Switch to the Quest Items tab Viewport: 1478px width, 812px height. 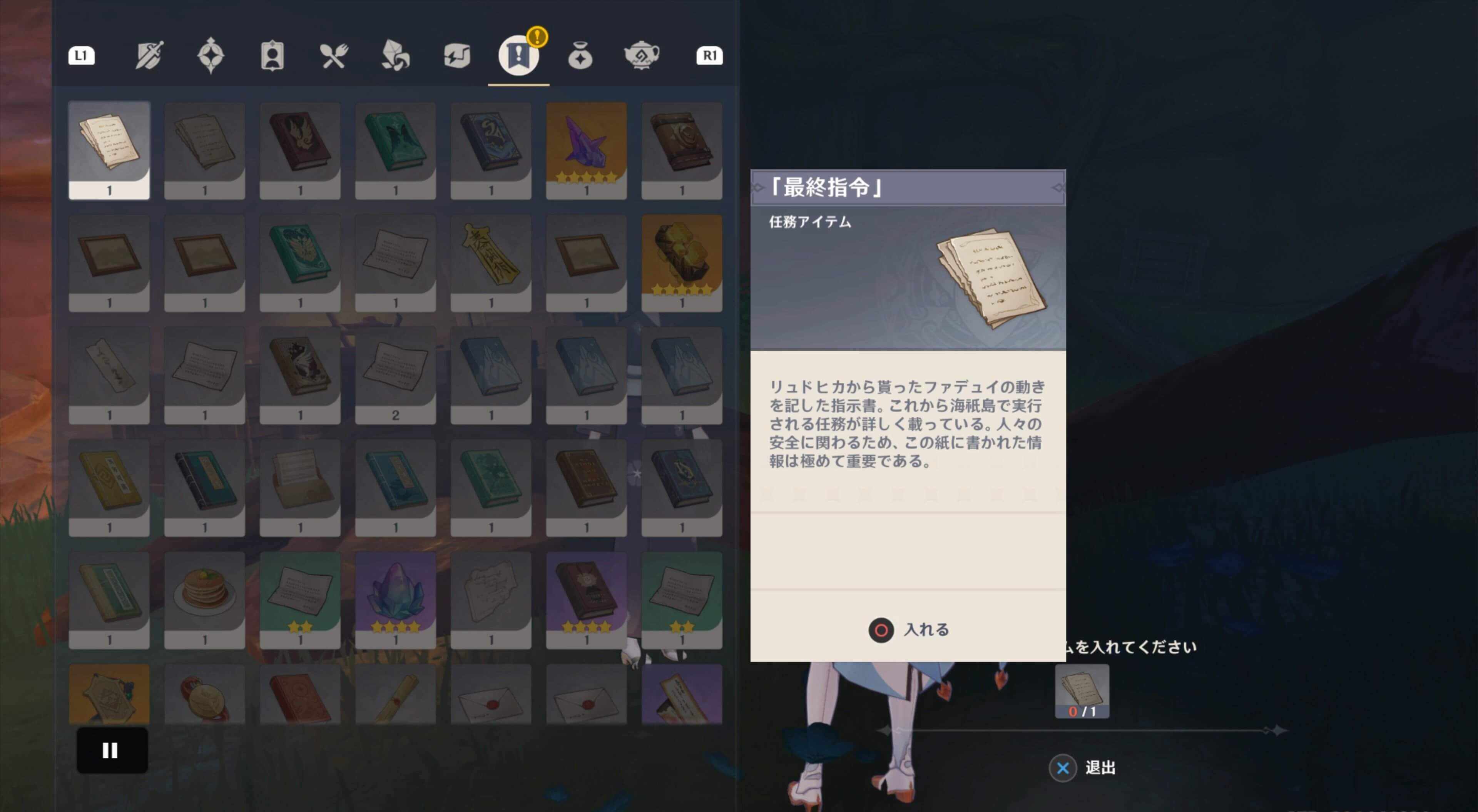click(x=518, y=56)
